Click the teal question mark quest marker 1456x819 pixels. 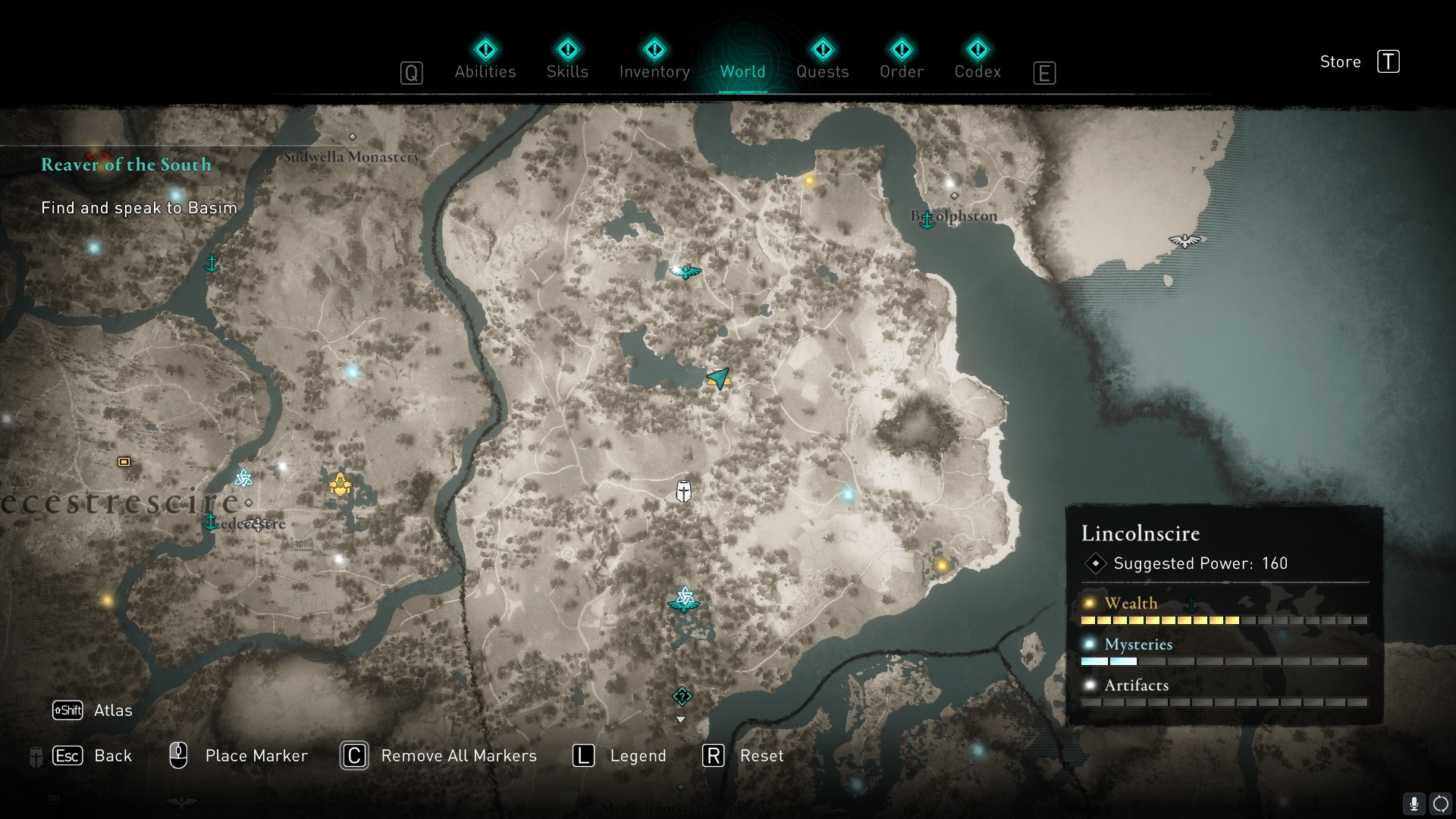pos(682,696)
